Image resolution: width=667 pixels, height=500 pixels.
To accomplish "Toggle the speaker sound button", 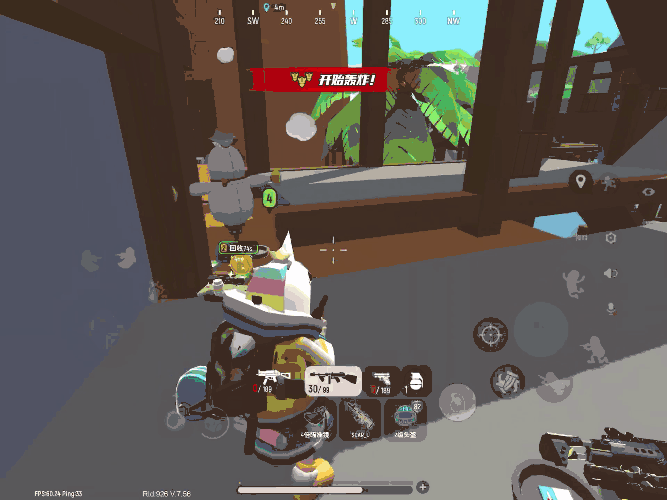I will point(610,273).
